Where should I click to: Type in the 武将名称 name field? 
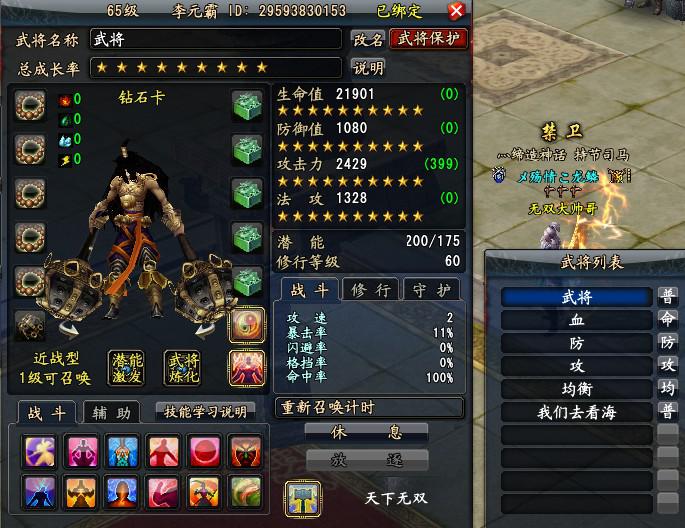pyautogui.click(x=217, y=39)
